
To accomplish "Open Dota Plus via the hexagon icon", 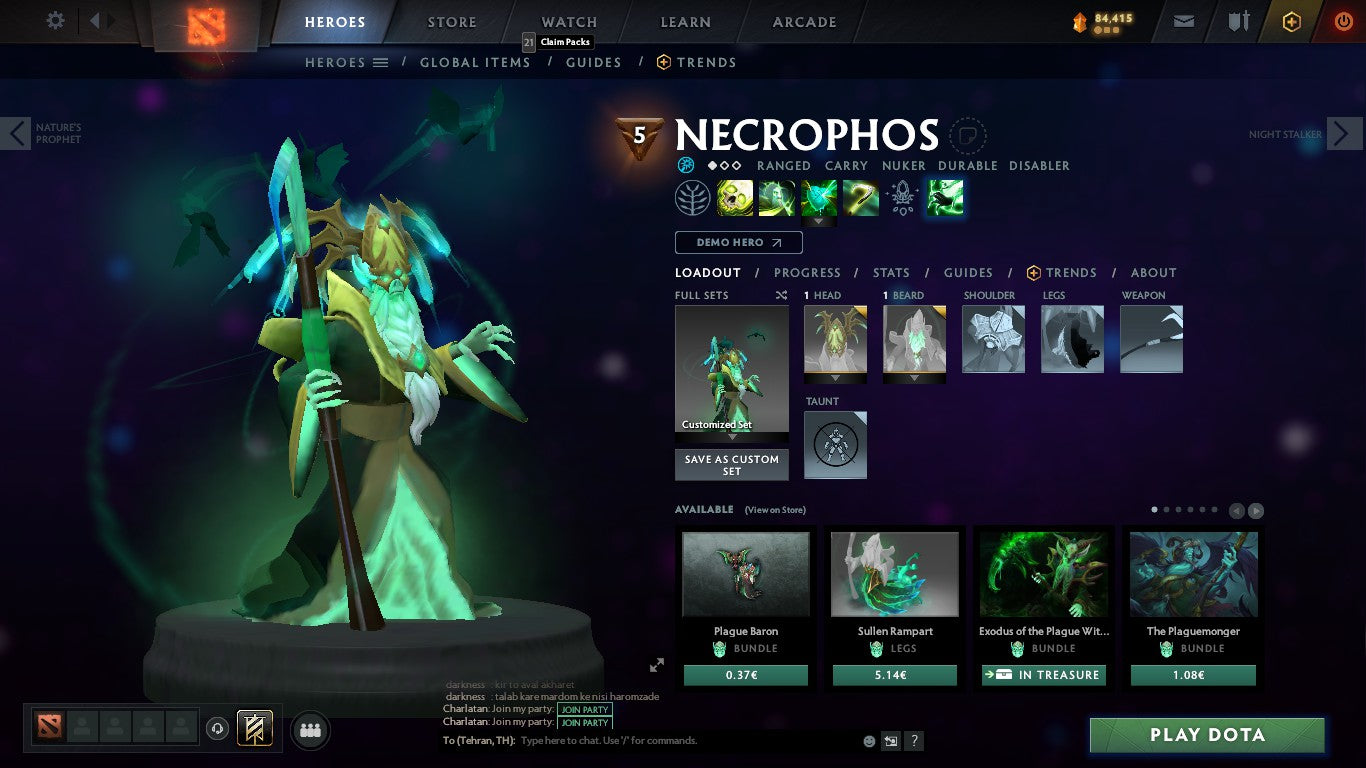I will 1292,22.
